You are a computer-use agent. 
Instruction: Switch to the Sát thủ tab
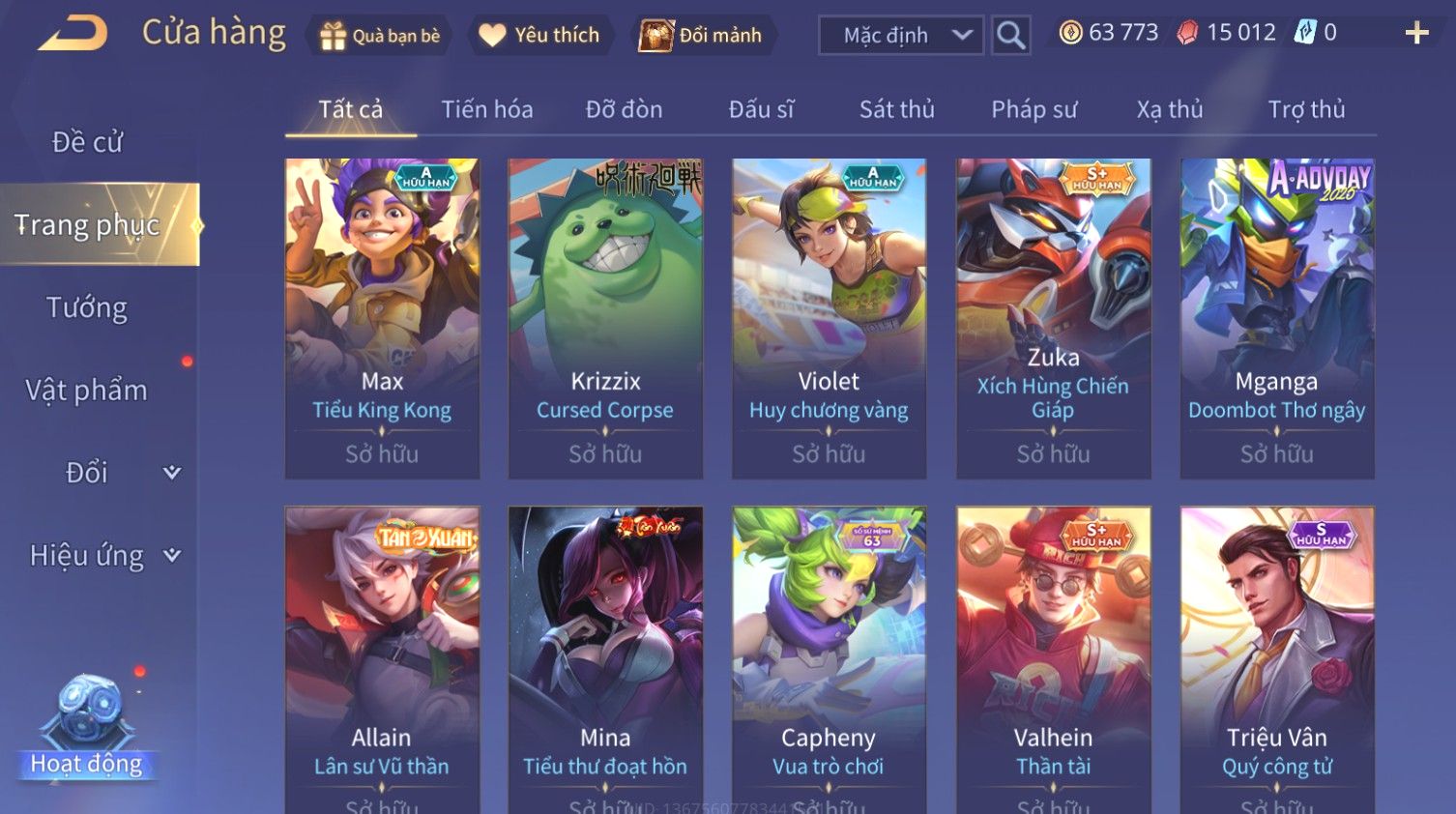(896, 110)
